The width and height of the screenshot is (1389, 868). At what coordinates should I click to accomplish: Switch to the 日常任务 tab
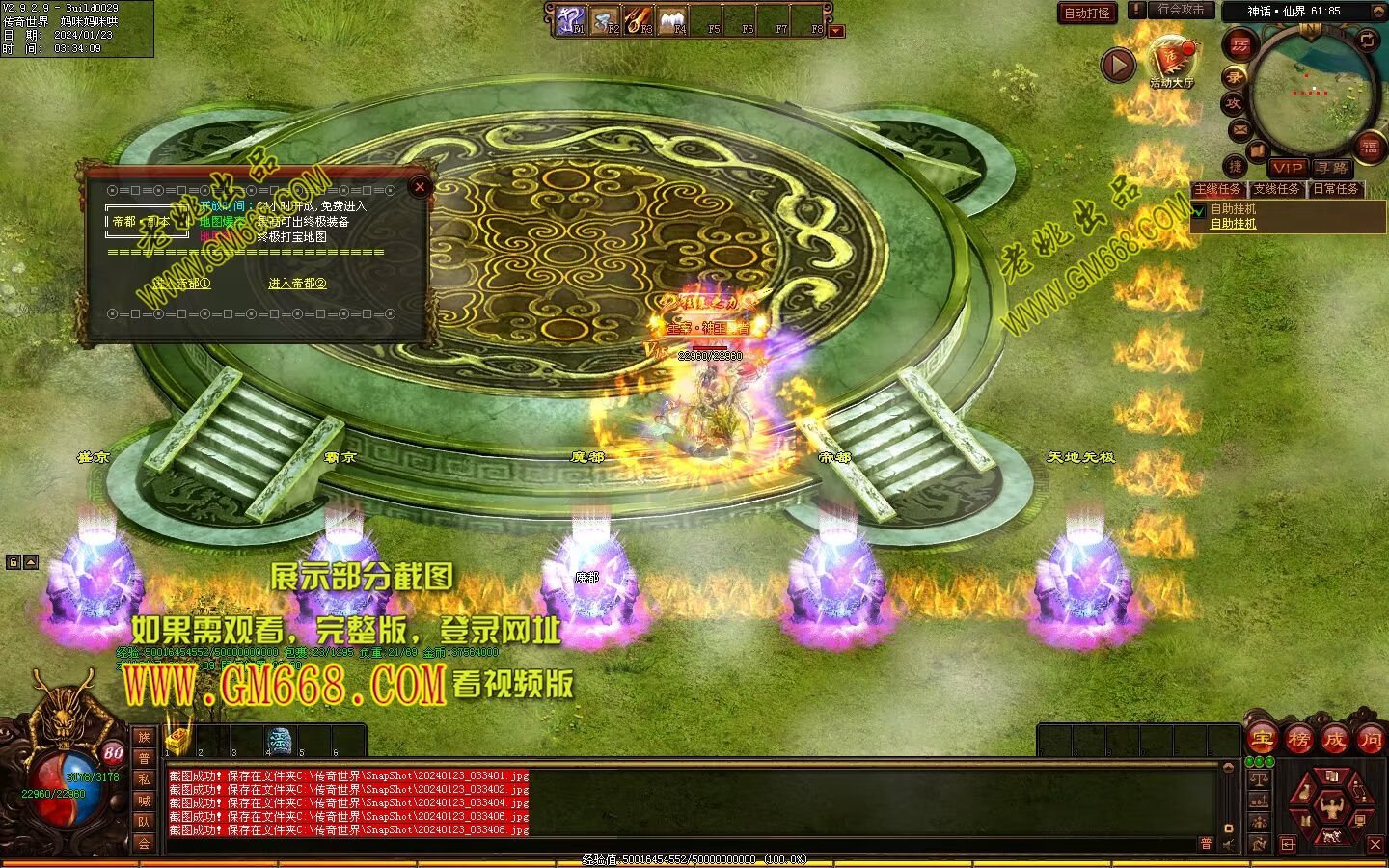coord(1335,189)
